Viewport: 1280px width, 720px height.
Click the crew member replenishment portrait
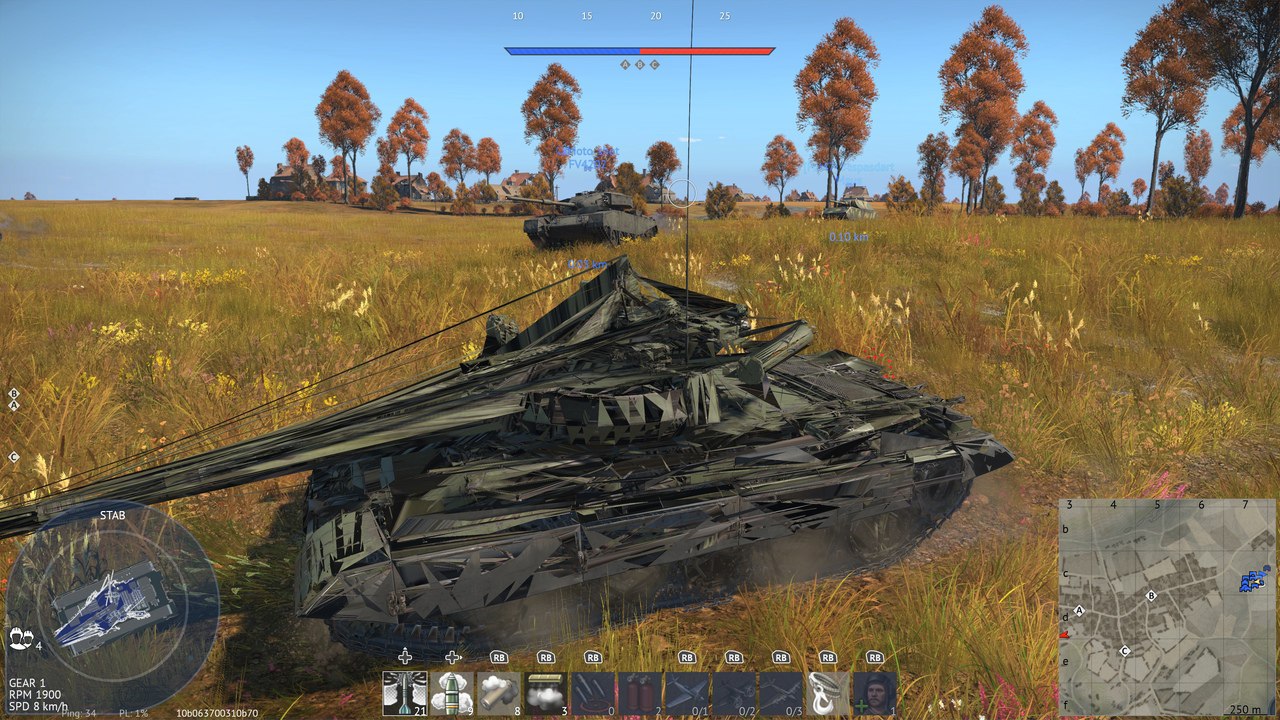tap(875, 692)
